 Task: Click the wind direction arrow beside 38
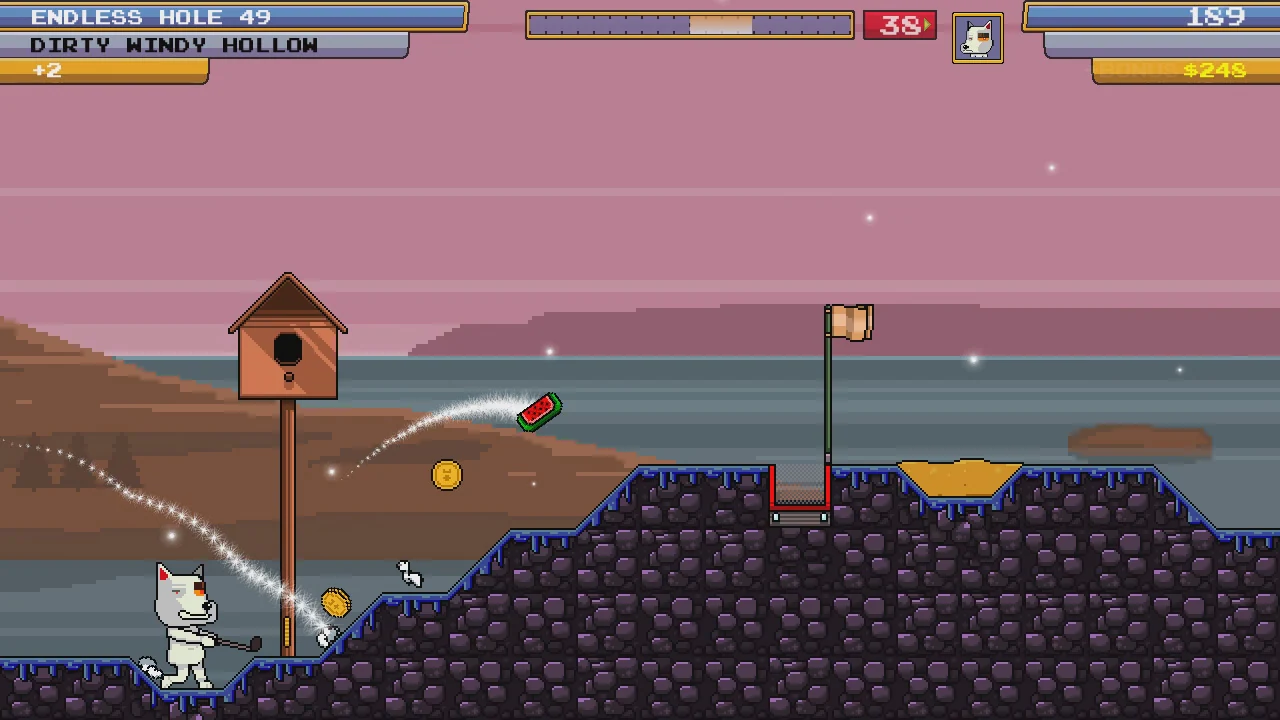[925, 25]
